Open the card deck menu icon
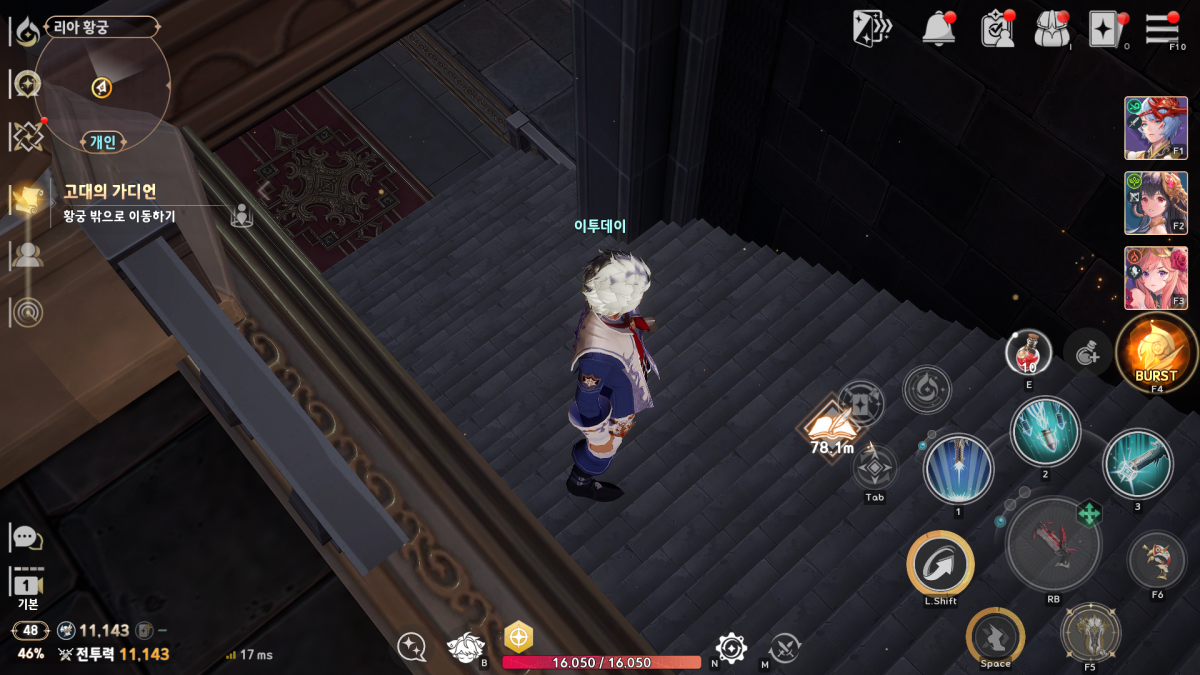The width and height of the screenshot is (1200, 675). point(871,28)
